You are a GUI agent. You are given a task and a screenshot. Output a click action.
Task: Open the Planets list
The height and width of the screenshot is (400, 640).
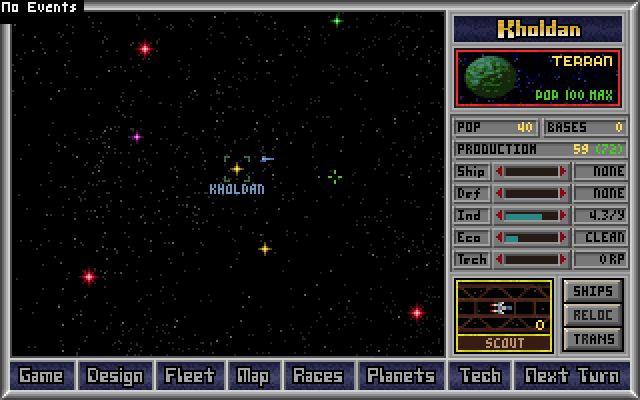click(400, 376)
